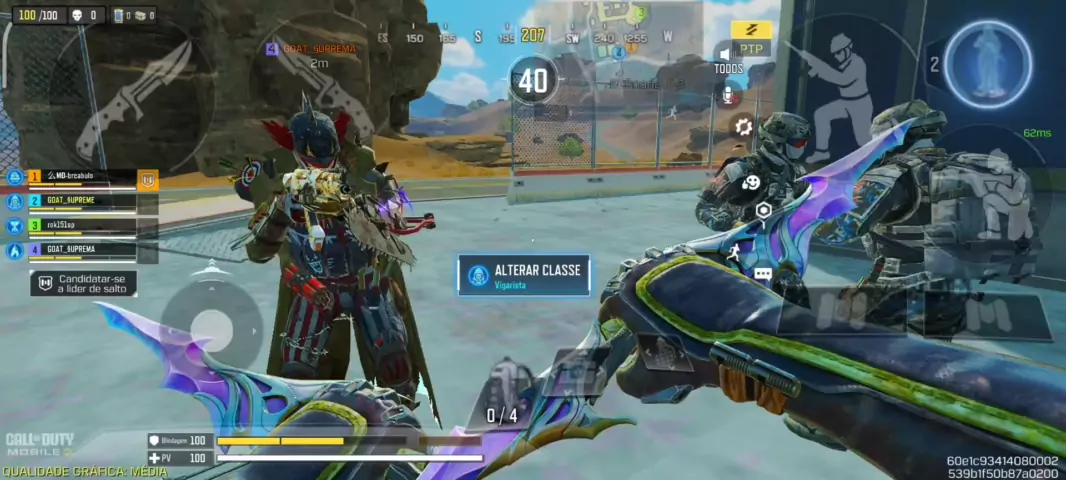This screenshot has width=1066, height=480.
Task: Toggle the microphone icon
Action: click(x=729, y=96)
